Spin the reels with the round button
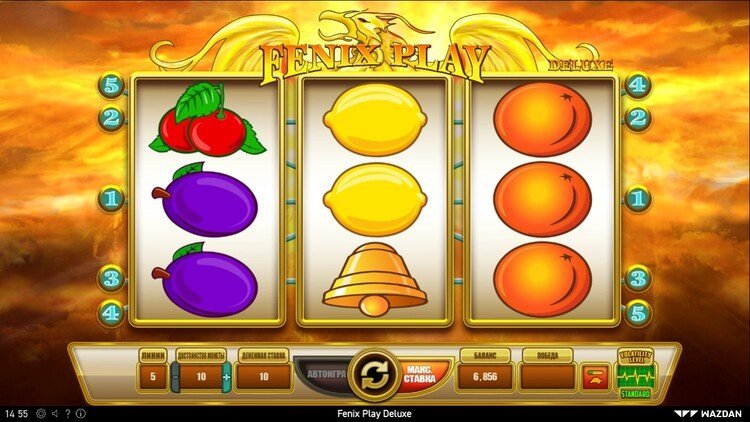Screen dimensions: 750x422 coord(374,375)
